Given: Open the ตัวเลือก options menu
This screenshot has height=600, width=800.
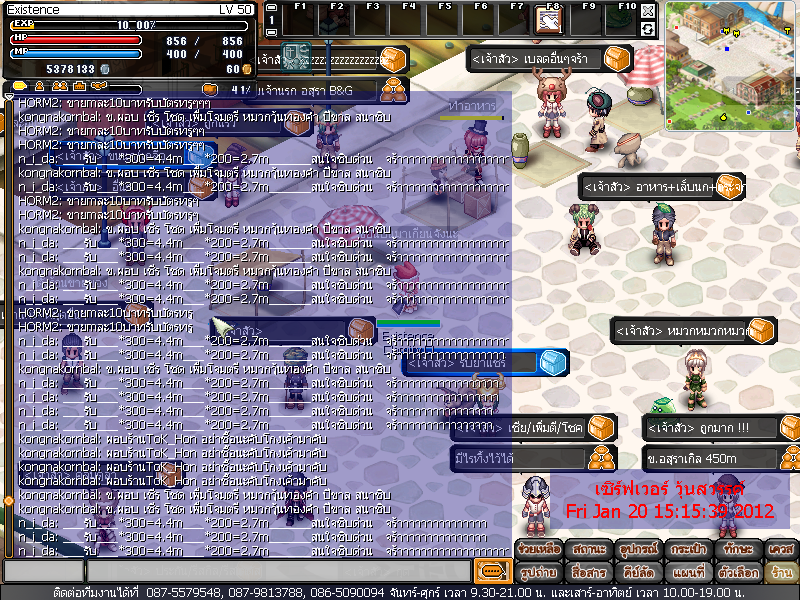Looking at the screenshot, I should tap(732, 573).
